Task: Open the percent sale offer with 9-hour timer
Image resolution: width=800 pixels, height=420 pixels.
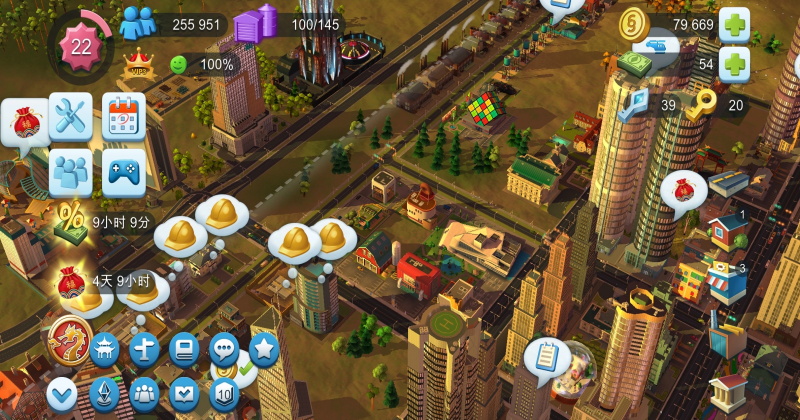Action: (x=71, y=221)
